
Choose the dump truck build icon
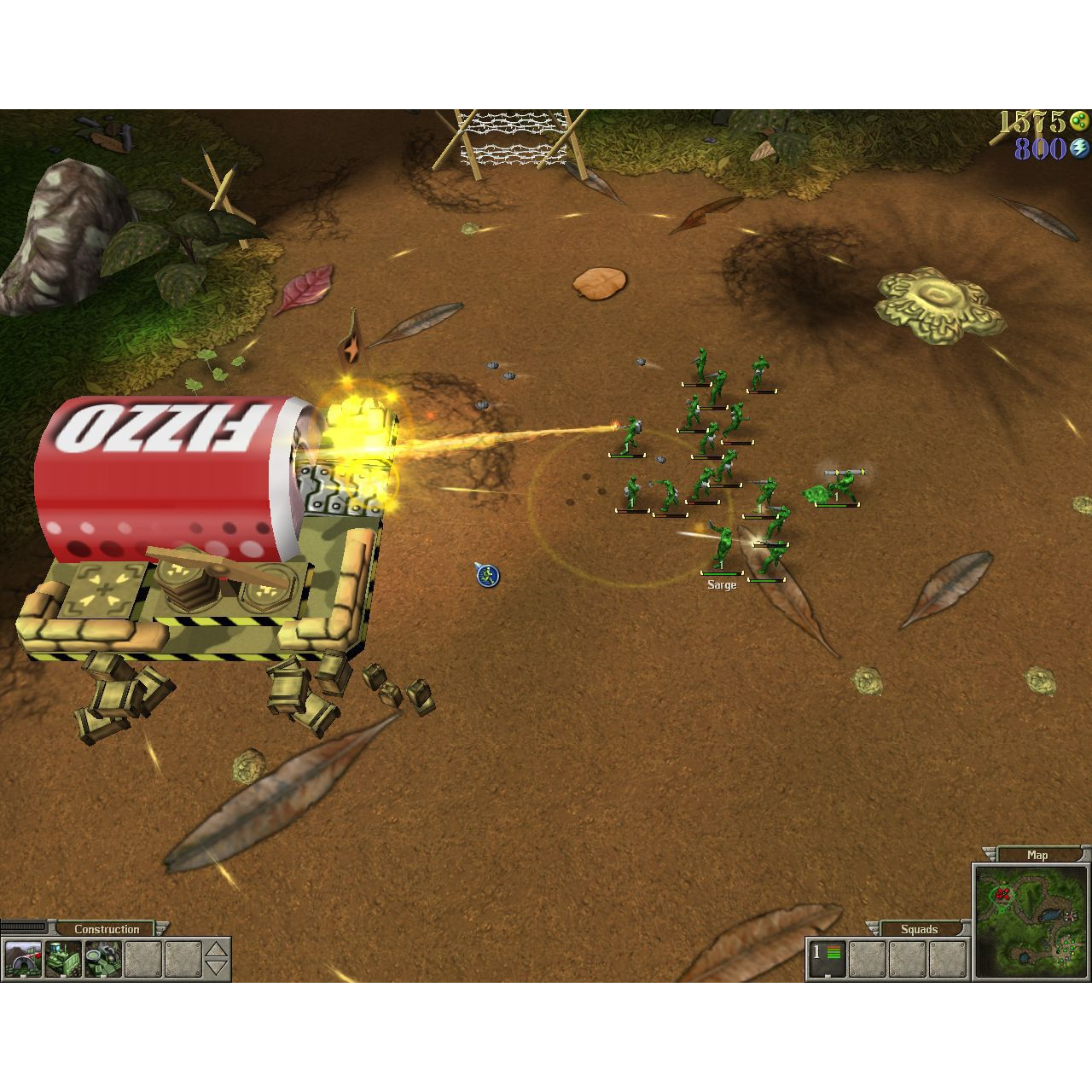(x=62, y=960)
